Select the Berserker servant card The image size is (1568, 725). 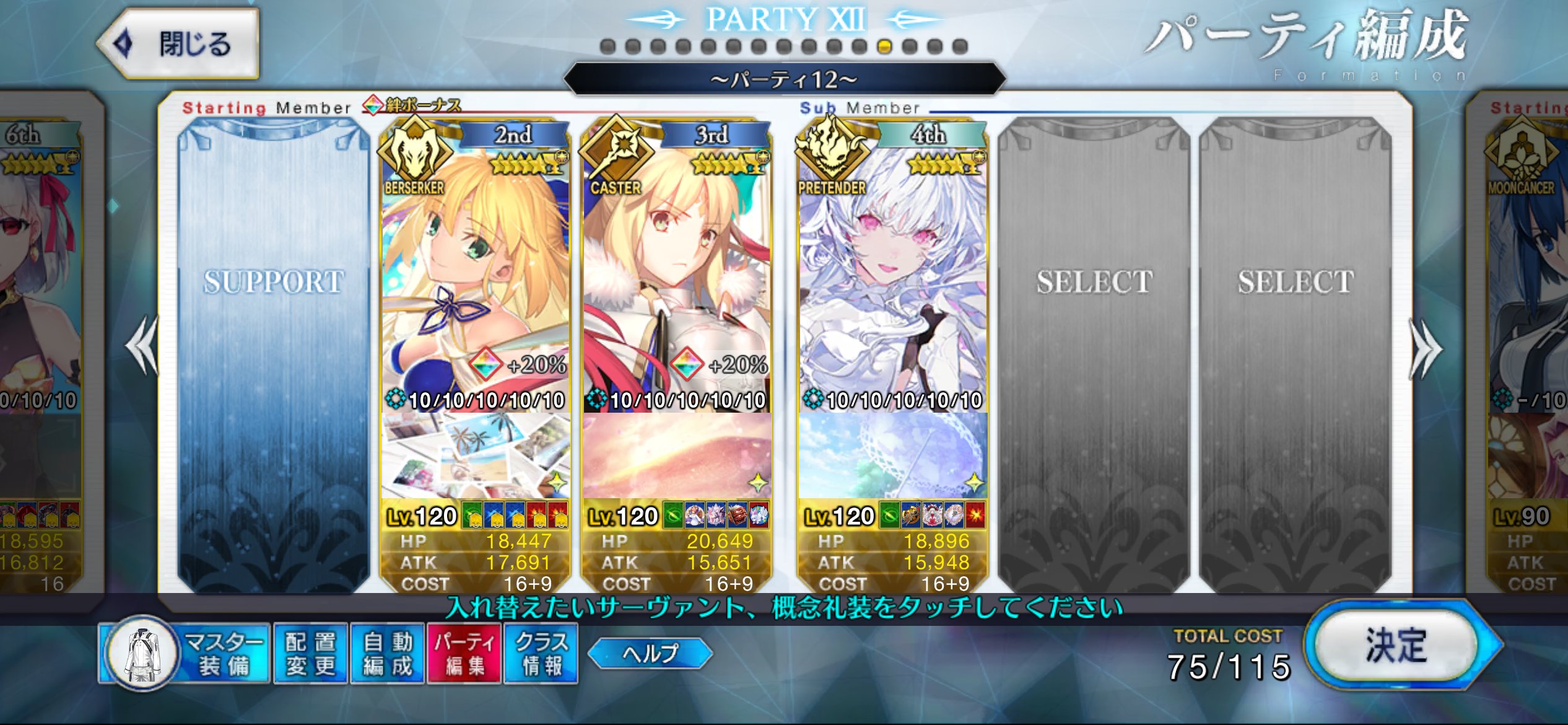click(476, 266)
